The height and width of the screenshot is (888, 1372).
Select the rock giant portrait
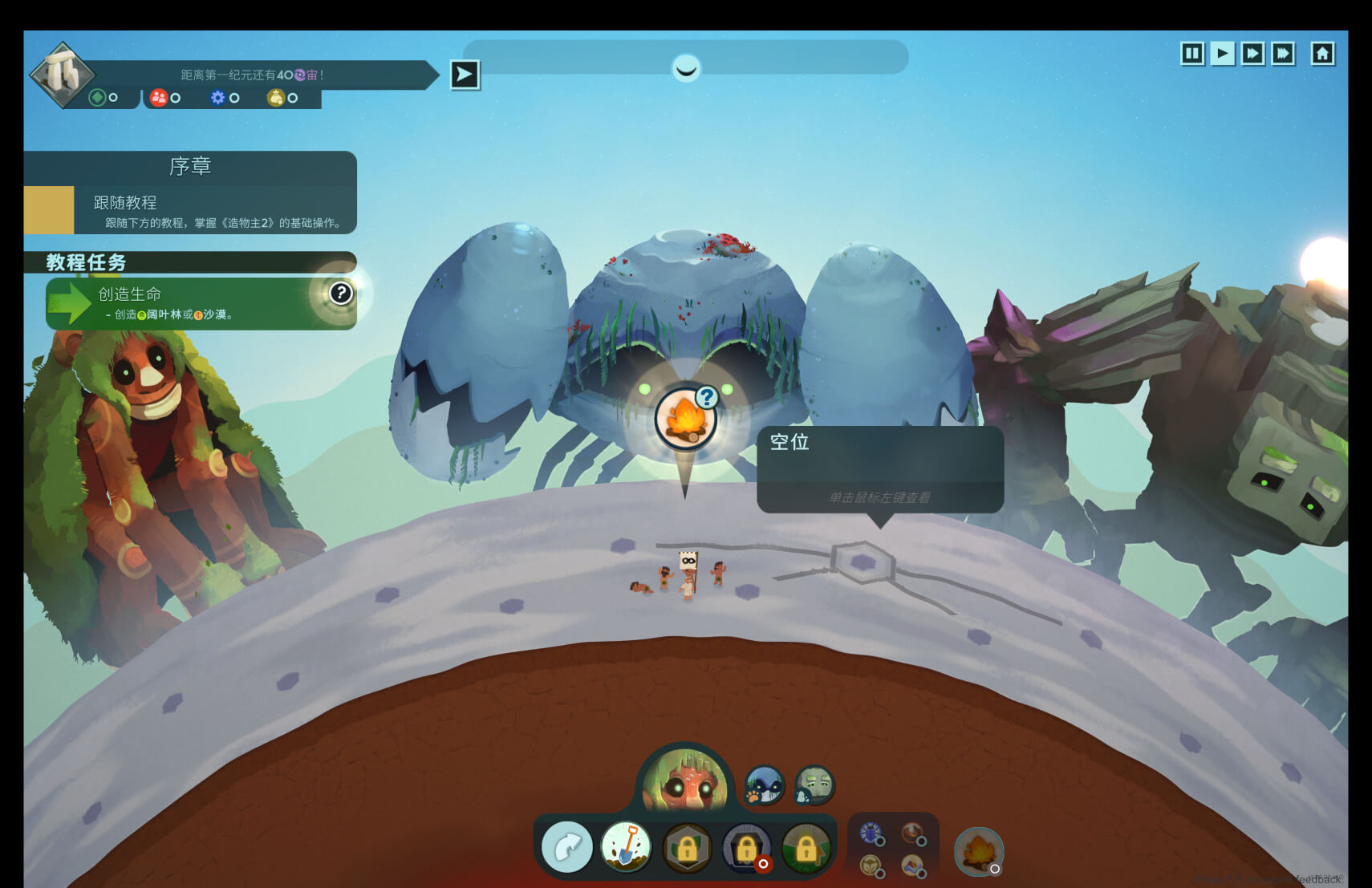pyautogui.click(x=814, y=785)
